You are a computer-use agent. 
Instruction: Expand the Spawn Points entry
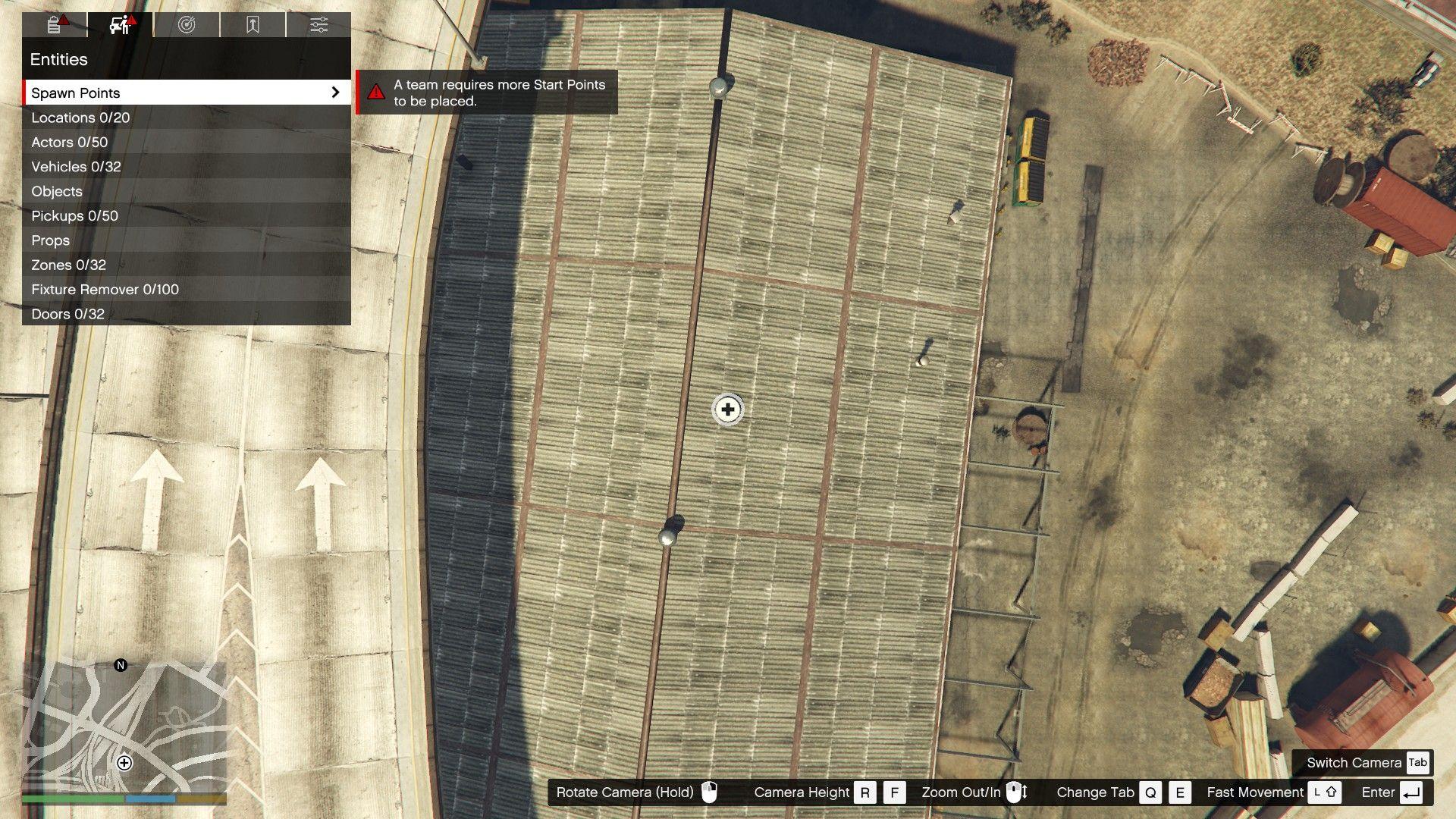coord(185,93)
